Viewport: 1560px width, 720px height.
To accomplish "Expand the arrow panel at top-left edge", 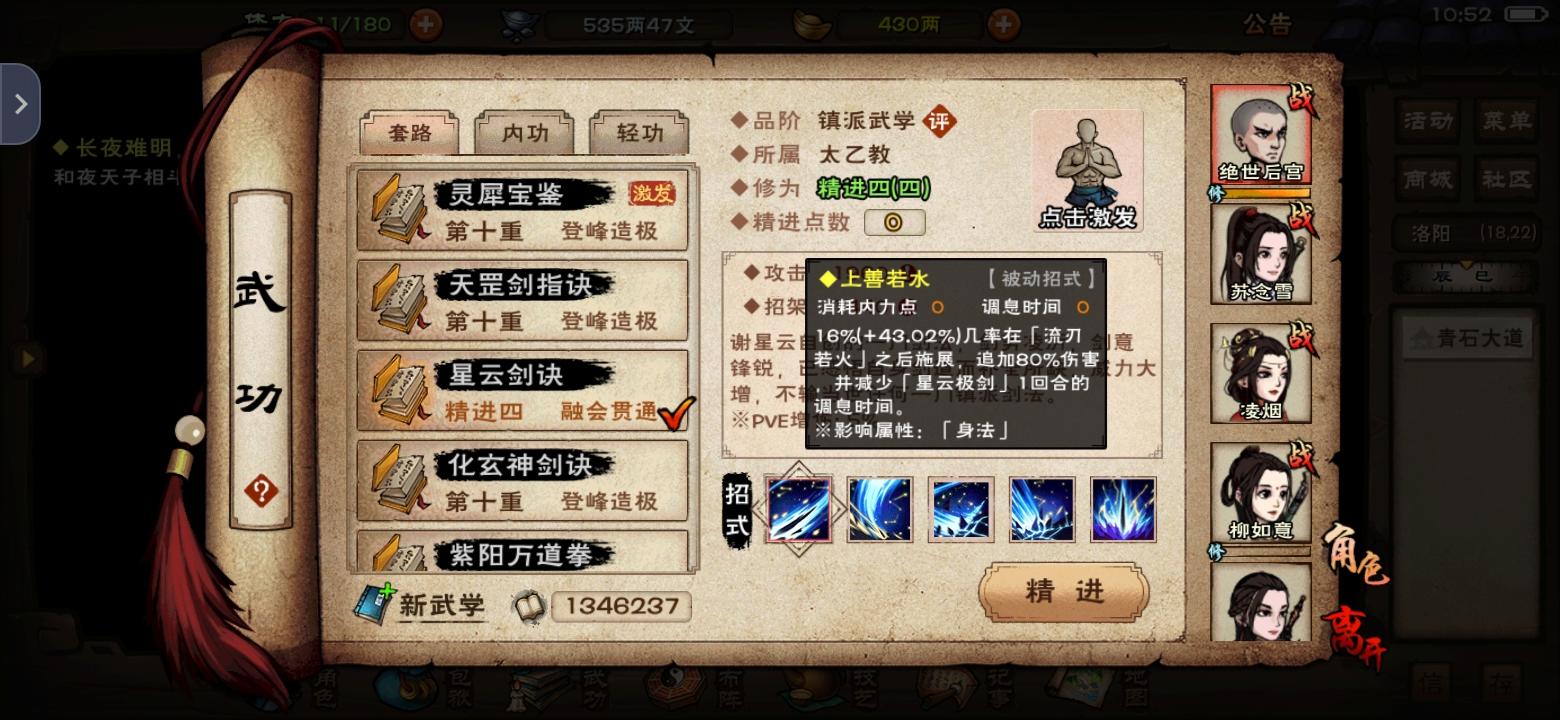I will pos(22,103).
